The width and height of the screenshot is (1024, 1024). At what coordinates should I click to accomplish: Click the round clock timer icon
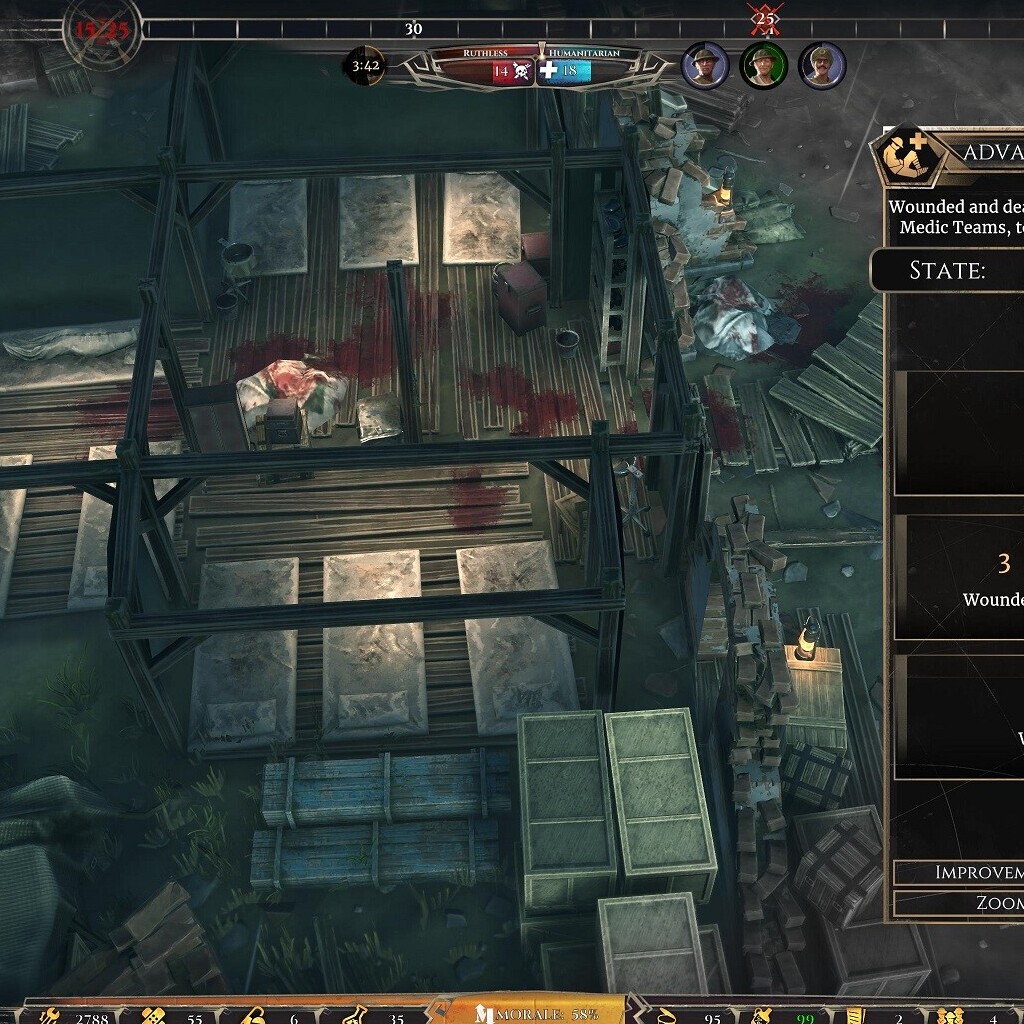click(364, 67)
